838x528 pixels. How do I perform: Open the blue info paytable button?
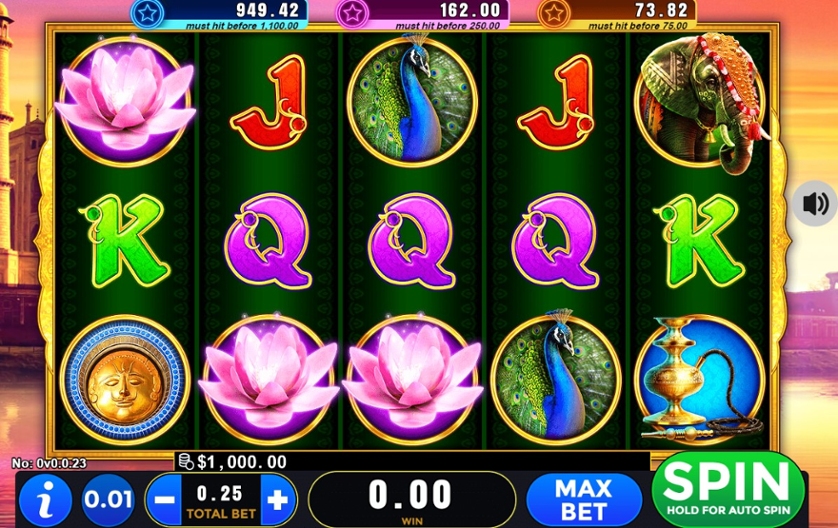click(x=45, y=498)
